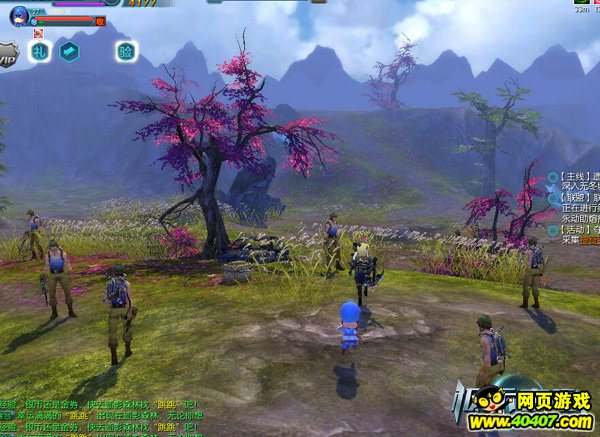Viewport: 600px width, 437px height.
Task: Select the 联盟 alliance quest entry
Action: point(575,200)
